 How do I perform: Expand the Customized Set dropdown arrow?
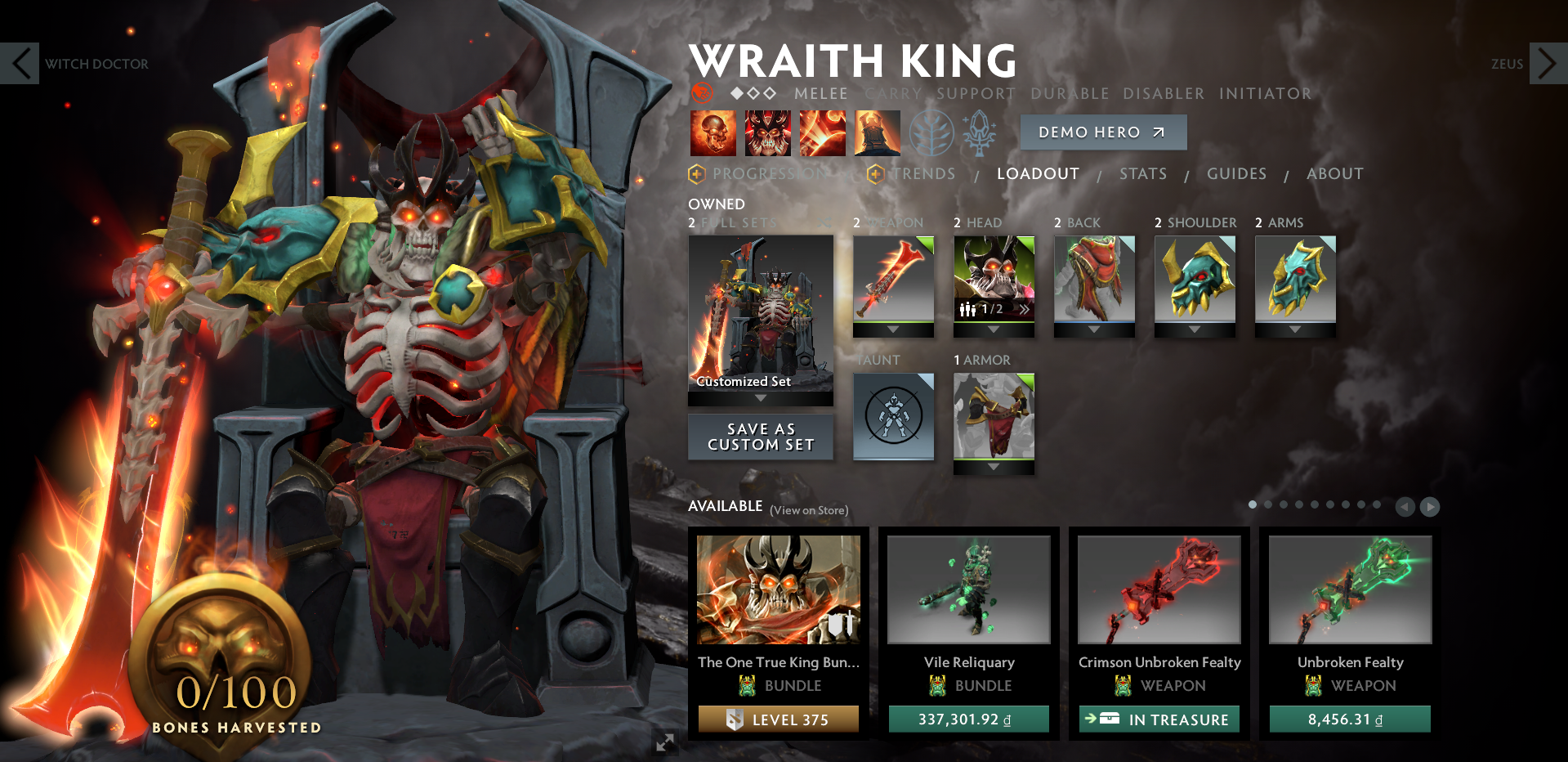(x=761, y=397)
